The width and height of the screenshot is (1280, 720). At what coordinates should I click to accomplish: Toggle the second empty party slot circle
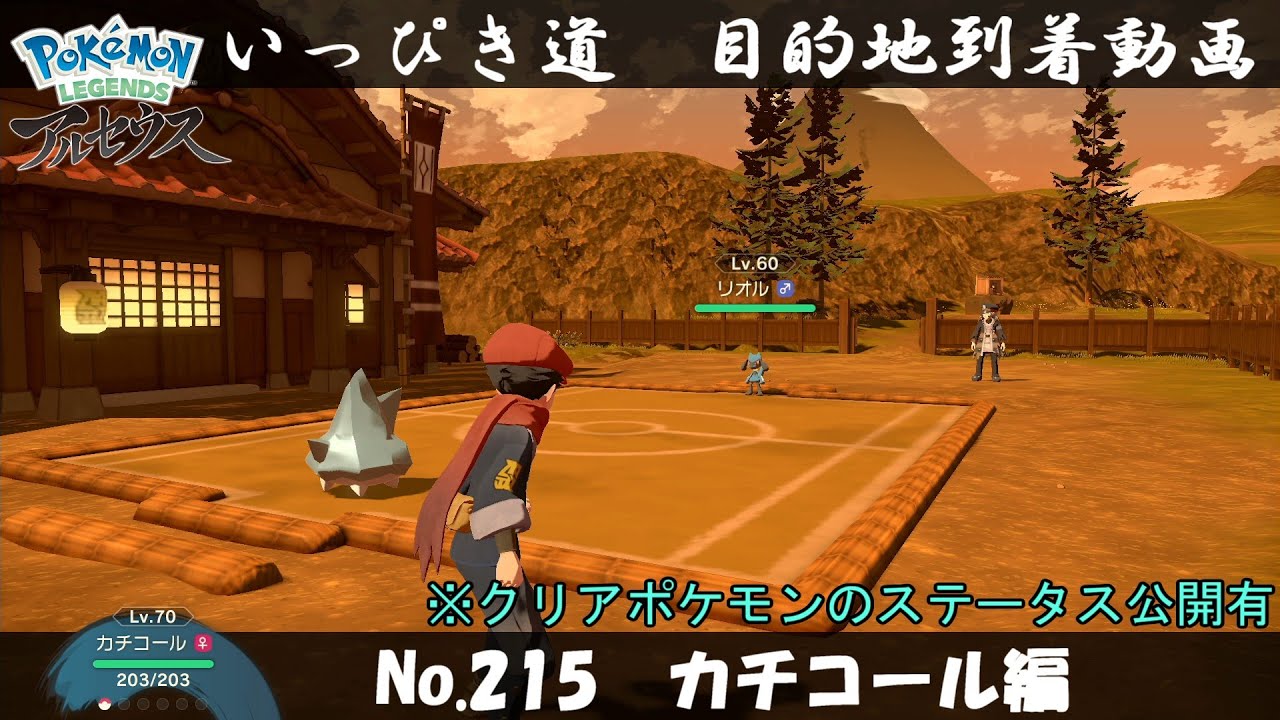click(143, 704)
